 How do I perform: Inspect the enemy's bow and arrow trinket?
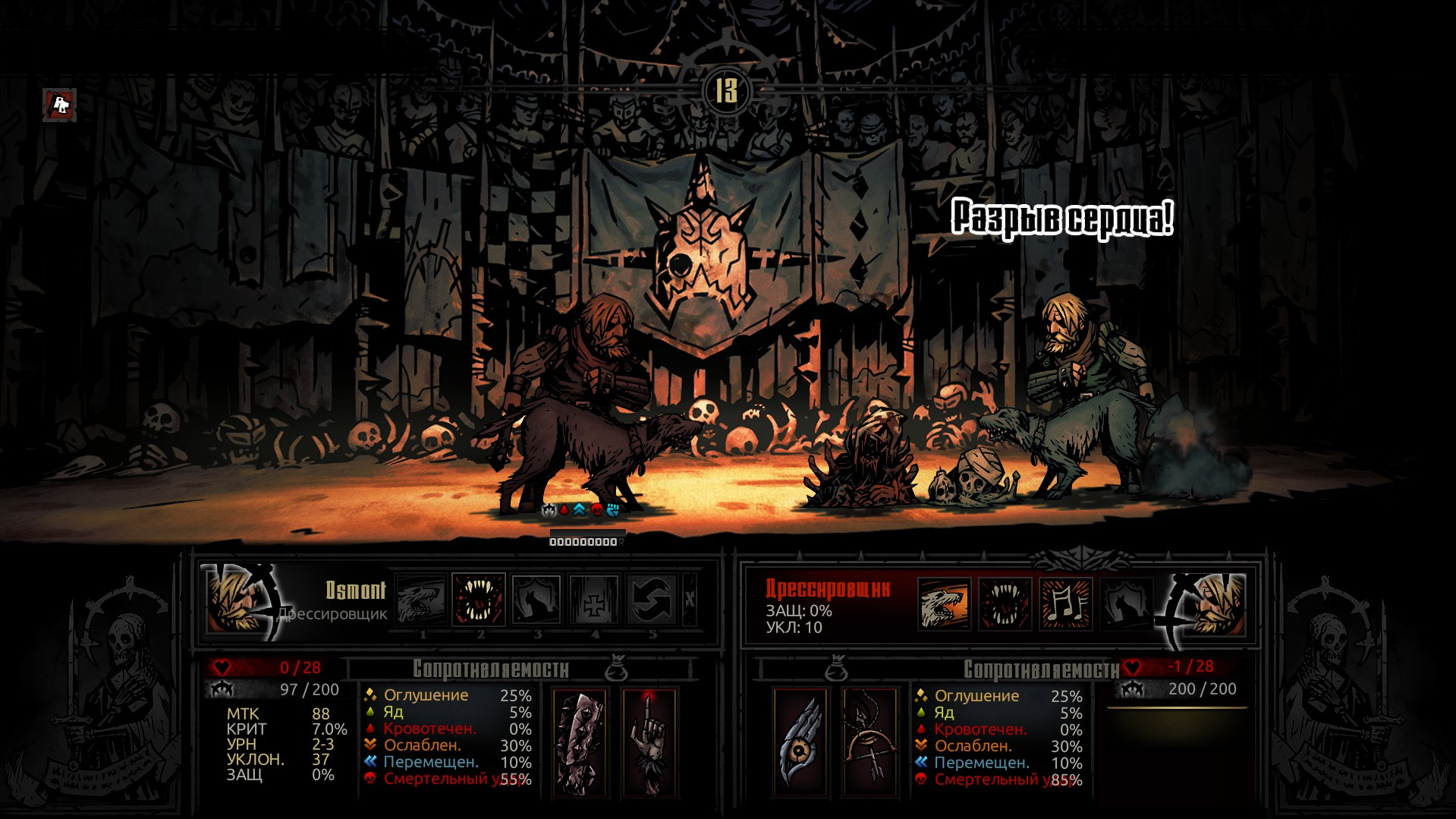[870, 742]
